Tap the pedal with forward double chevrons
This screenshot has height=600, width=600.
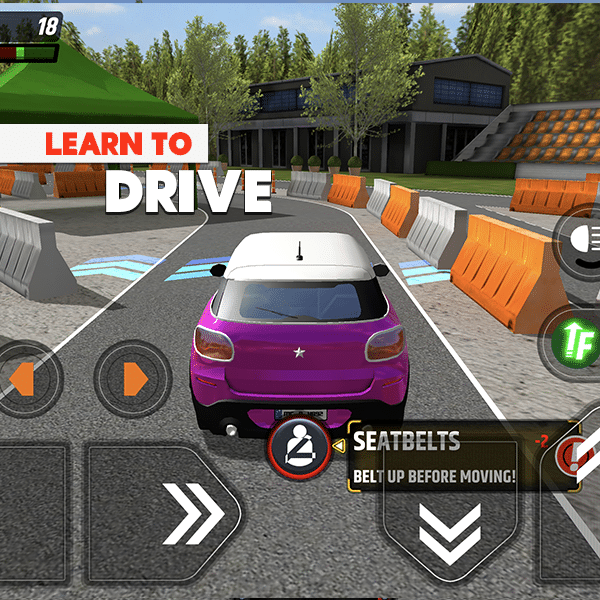click(x=165, y=514)
